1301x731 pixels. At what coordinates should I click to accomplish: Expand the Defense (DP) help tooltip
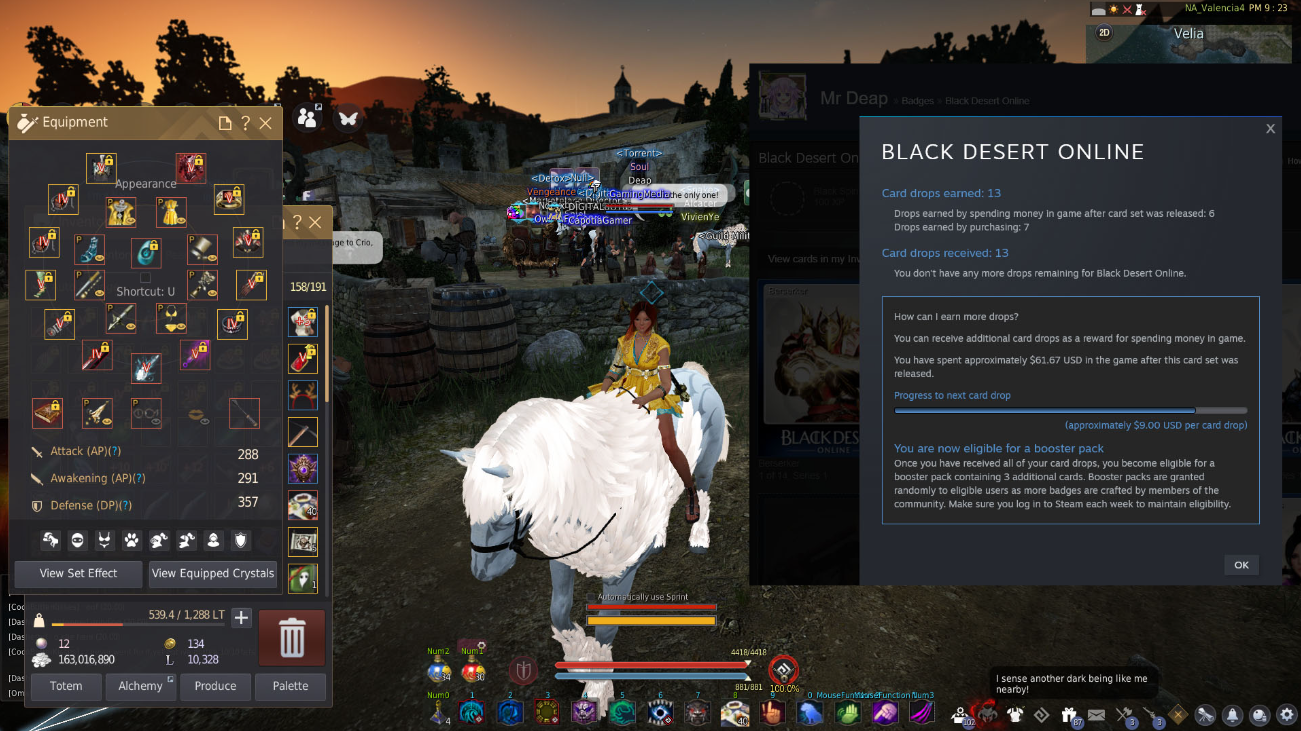pyautogui.click(x=124, y=506)
